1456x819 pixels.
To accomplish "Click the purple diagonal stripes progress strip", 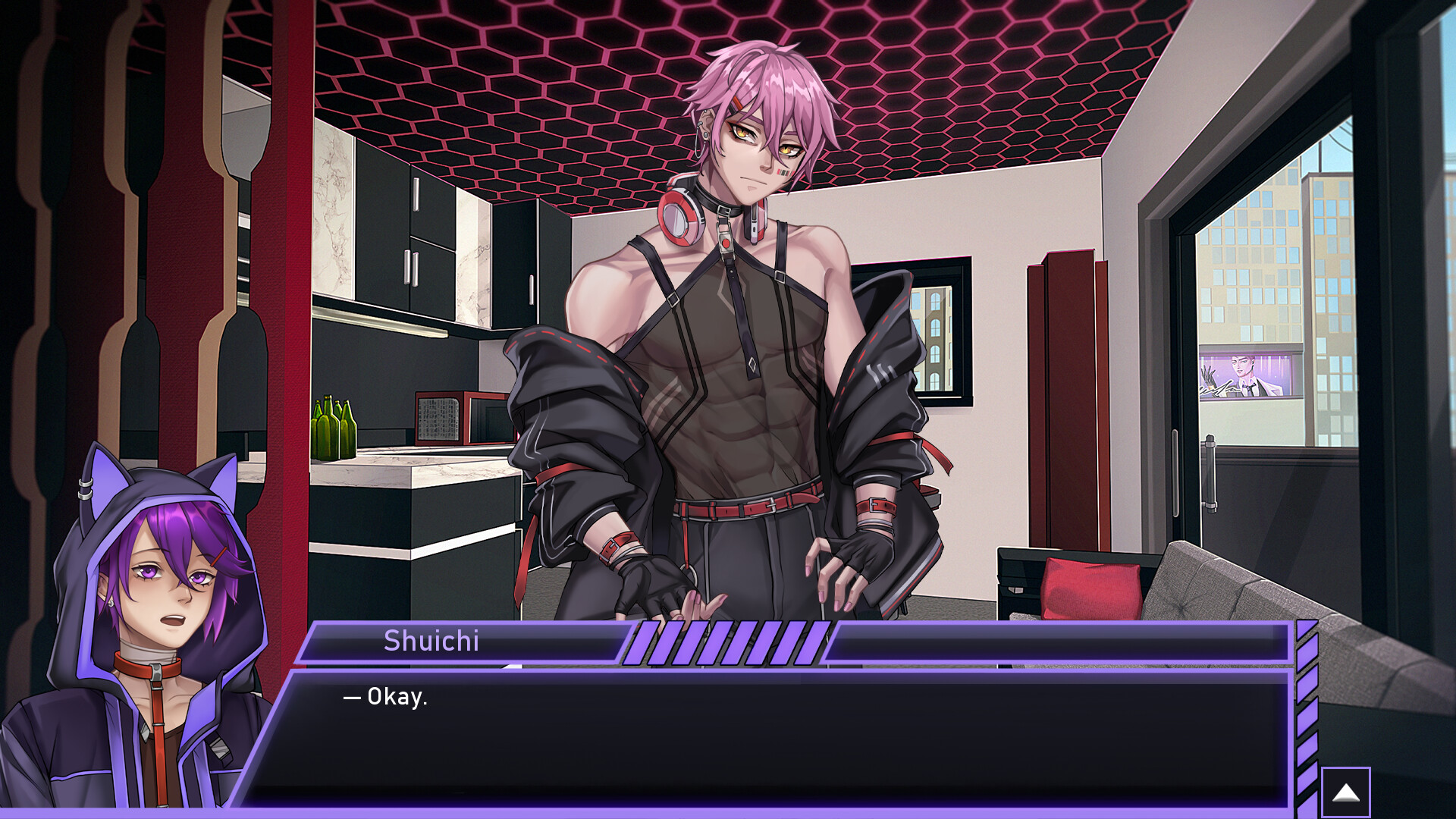I will coord(728,641).
